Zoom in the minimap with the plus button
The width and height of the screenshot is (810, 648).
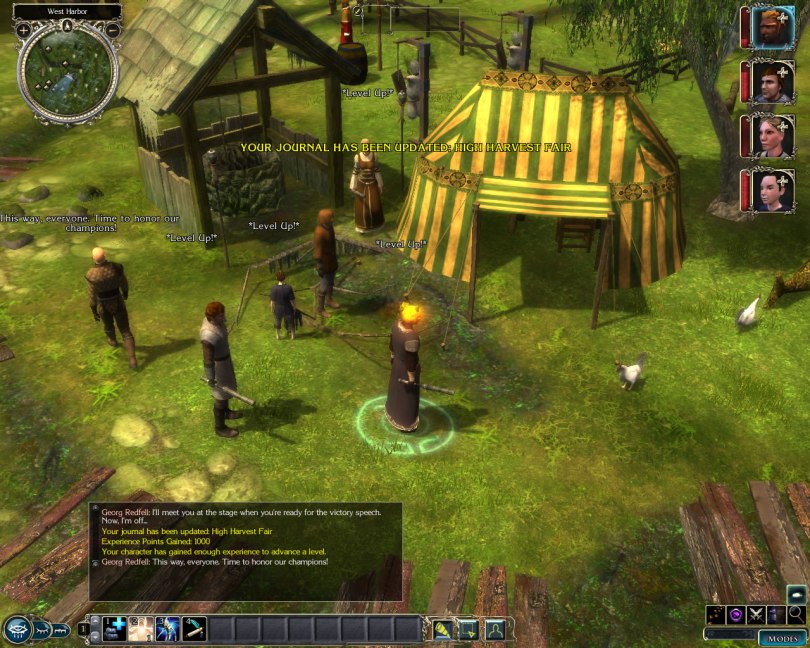point(22,30)
